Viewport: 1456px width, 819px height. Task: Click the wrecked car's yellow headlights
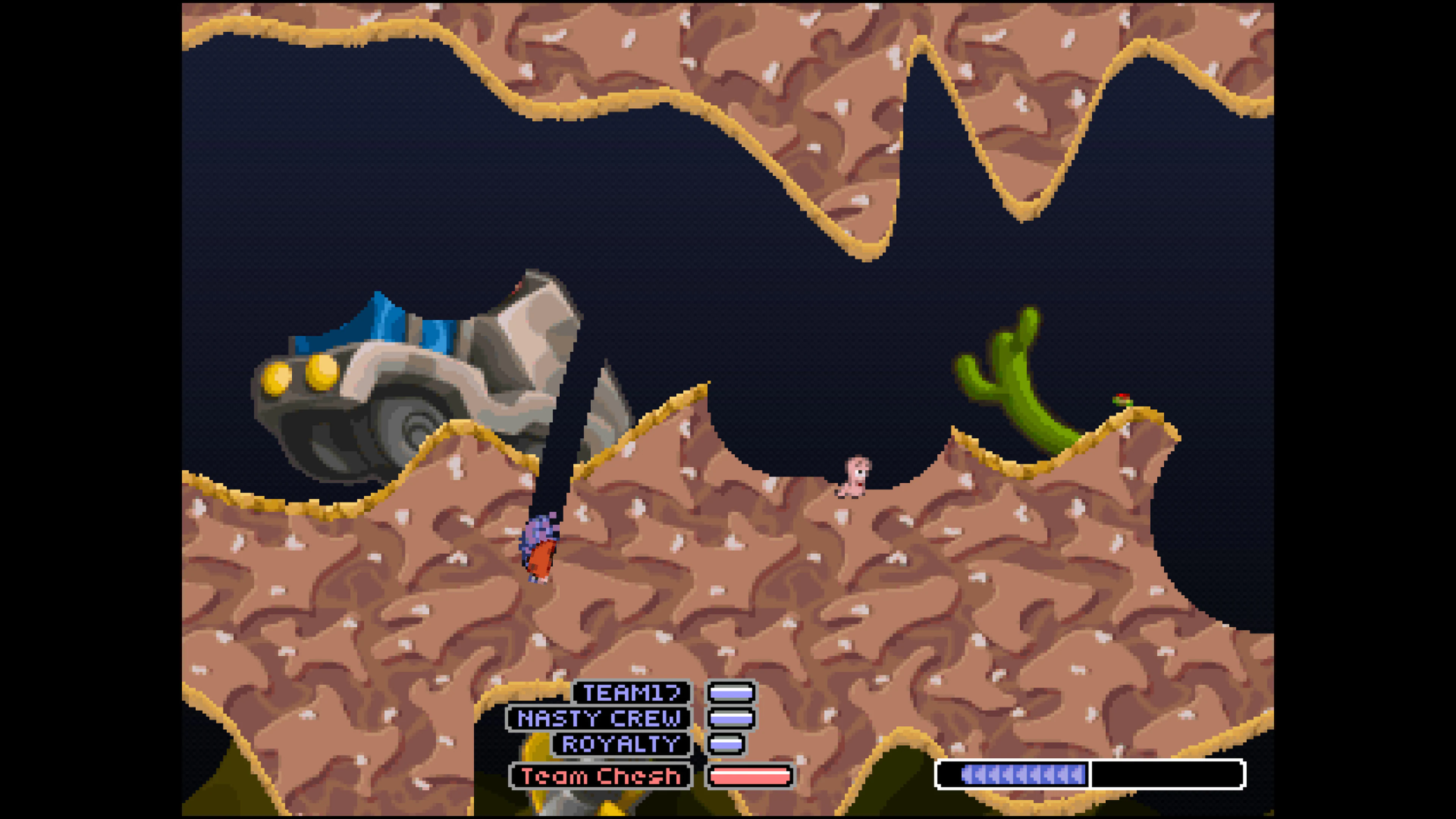(300, 374)
